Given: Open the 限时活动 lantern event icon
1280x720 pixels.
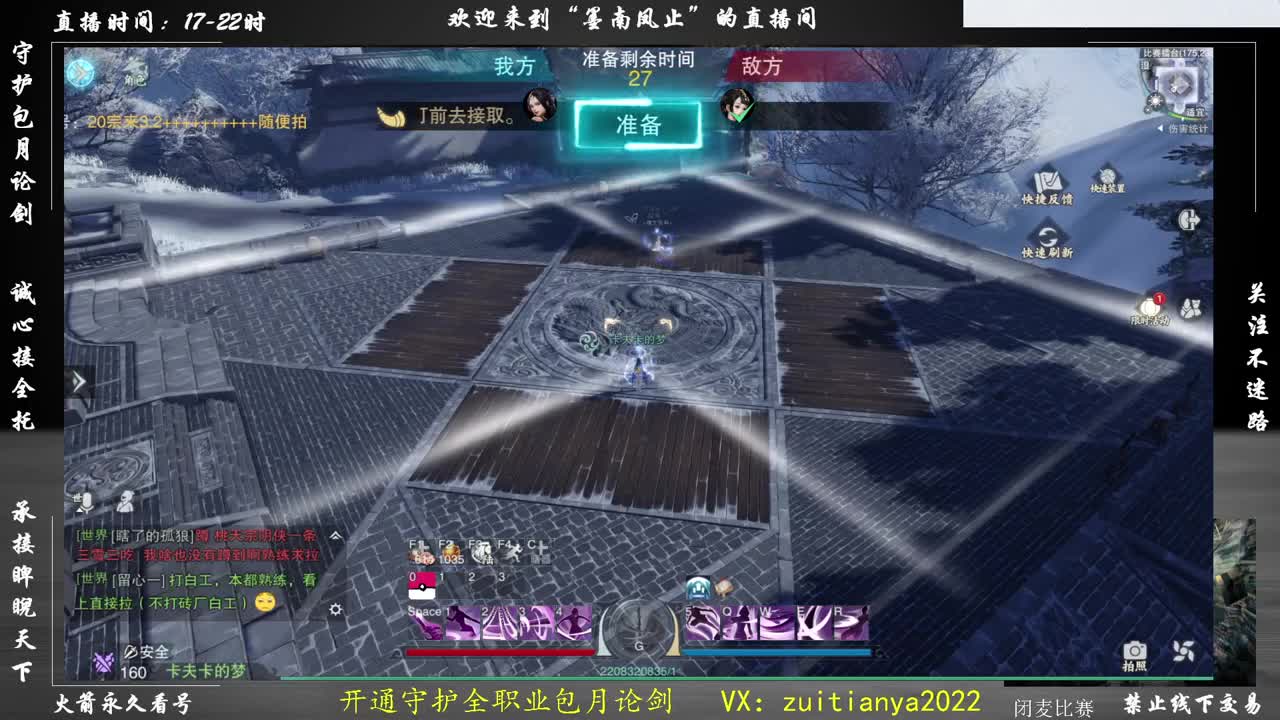Looking at the screenshot, I should click(1149, 308).
